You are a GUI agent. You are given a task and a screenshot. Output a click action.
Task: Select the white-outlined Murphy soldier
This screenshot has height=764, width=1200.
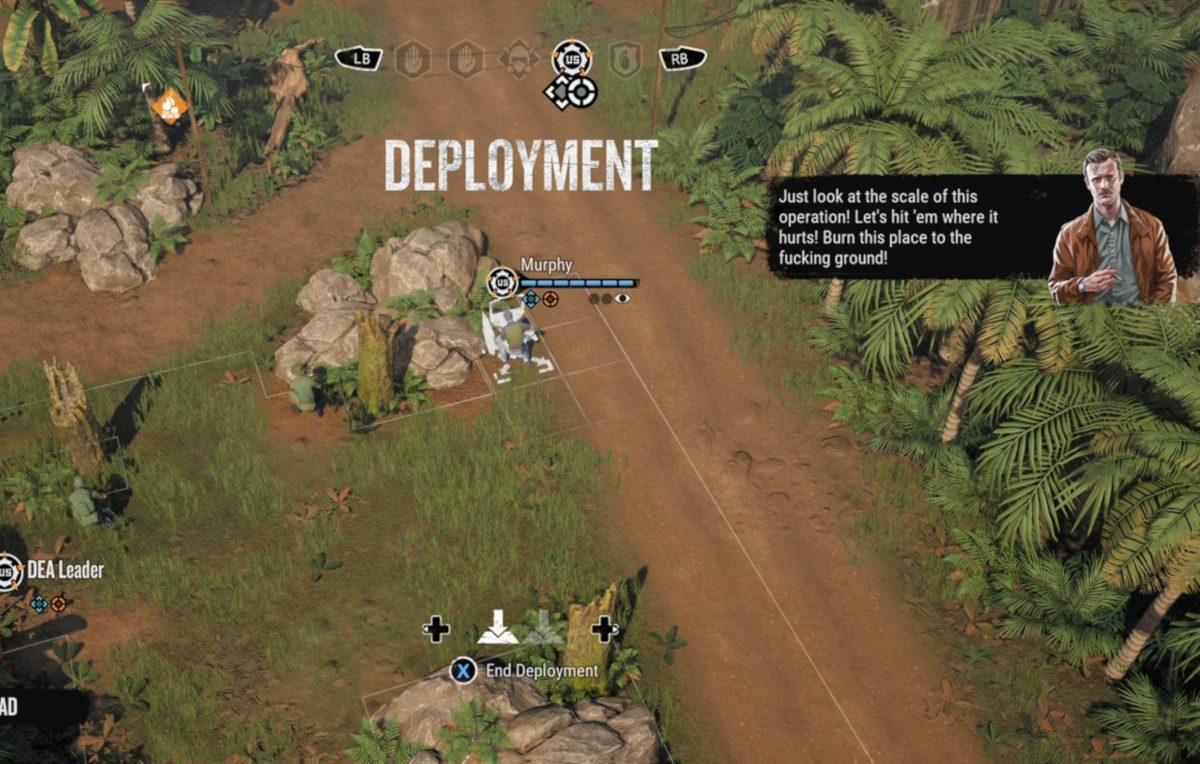click(x=510, y=335)
